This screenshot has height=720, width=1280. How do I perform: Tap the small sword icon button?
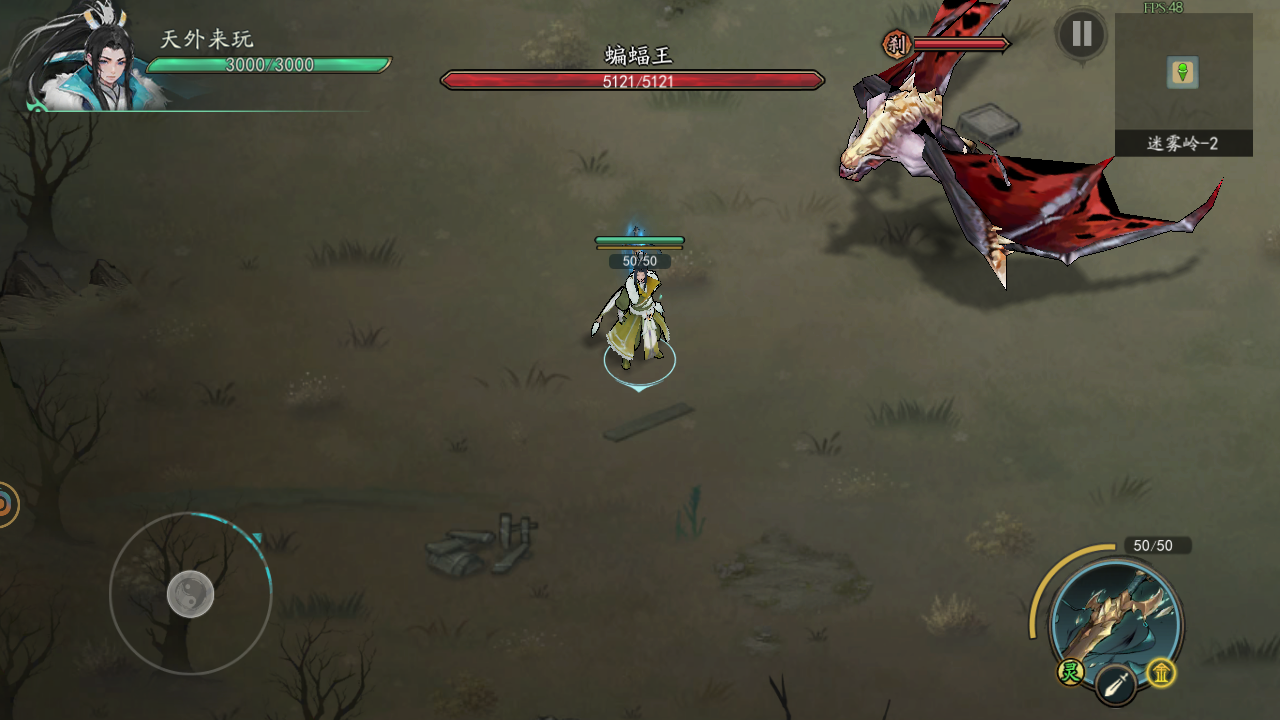click(1115, 685)
